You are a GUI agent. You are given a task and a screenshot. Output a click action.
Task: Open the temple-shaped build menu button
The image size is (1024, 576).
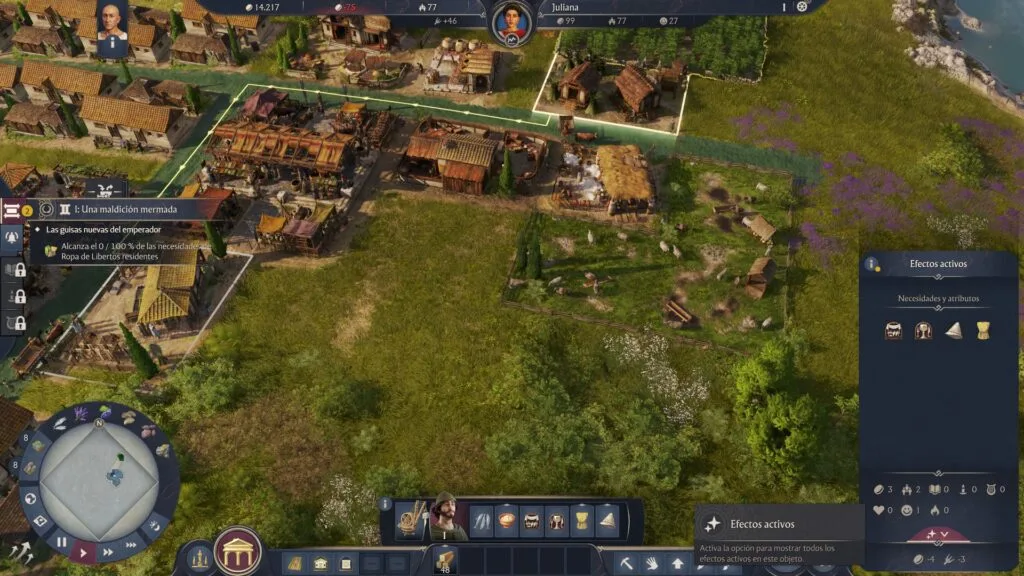coord(238,551)
